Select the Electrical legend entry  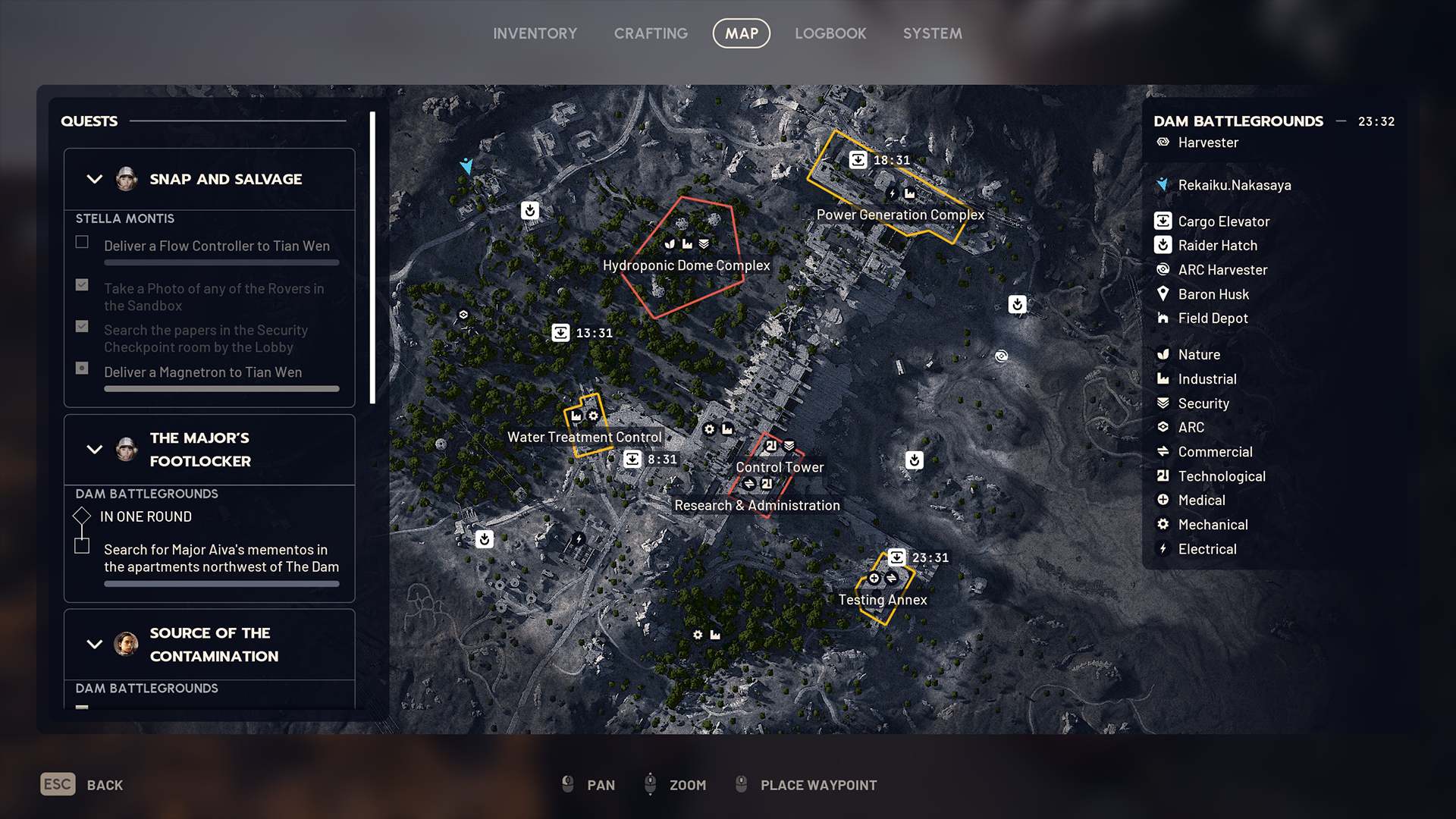pos(1207,549)
